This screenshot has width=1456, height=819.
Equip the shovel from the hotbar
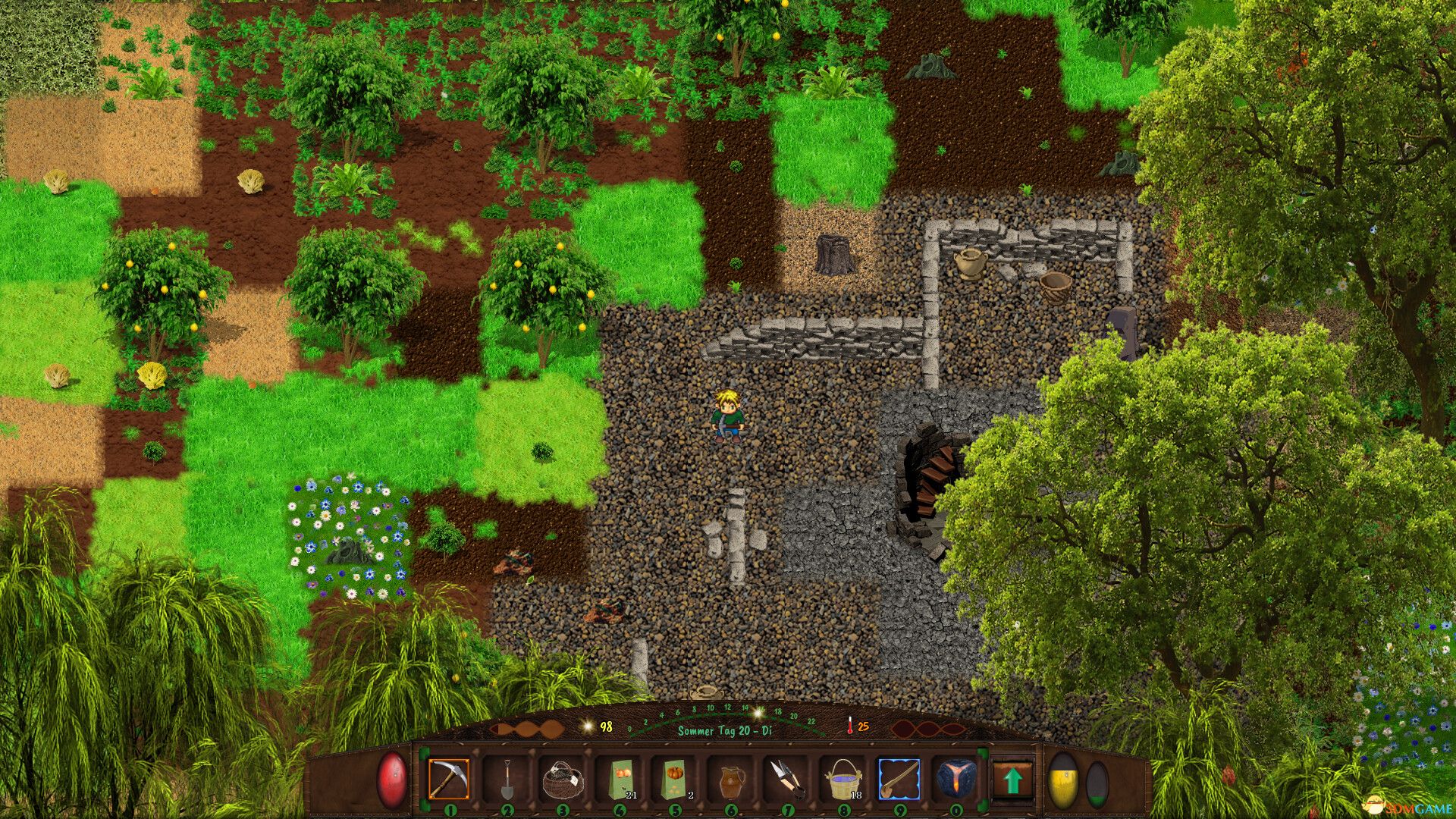(507, 779)
